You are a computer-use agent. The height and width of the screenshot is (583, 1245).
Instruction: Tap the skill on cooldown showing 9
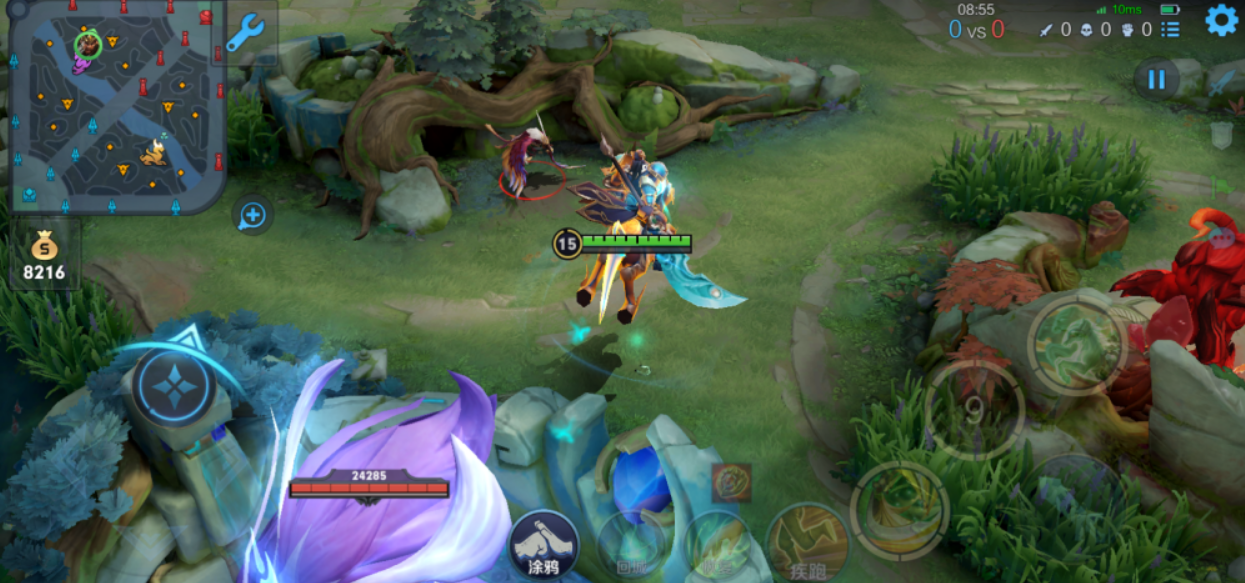pyautogui.click(x=974, y=410)
